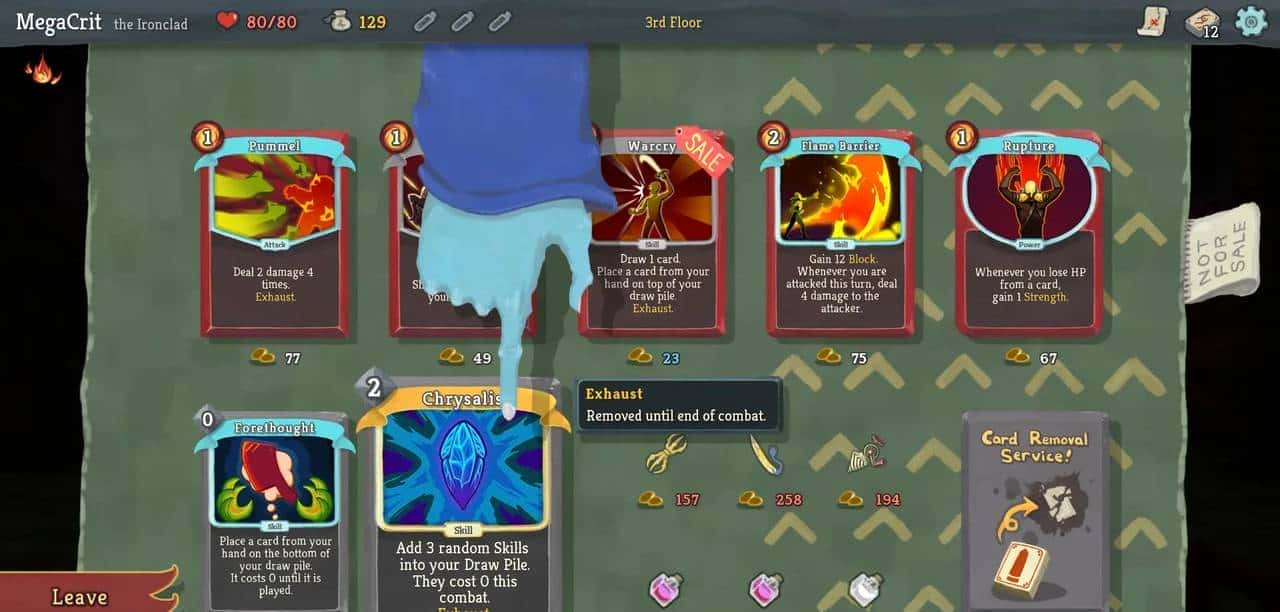Buy the relic priced 258 gold
Viewport: 1280px width, 612px height.
pyautogui.click(x=765, y=455)
